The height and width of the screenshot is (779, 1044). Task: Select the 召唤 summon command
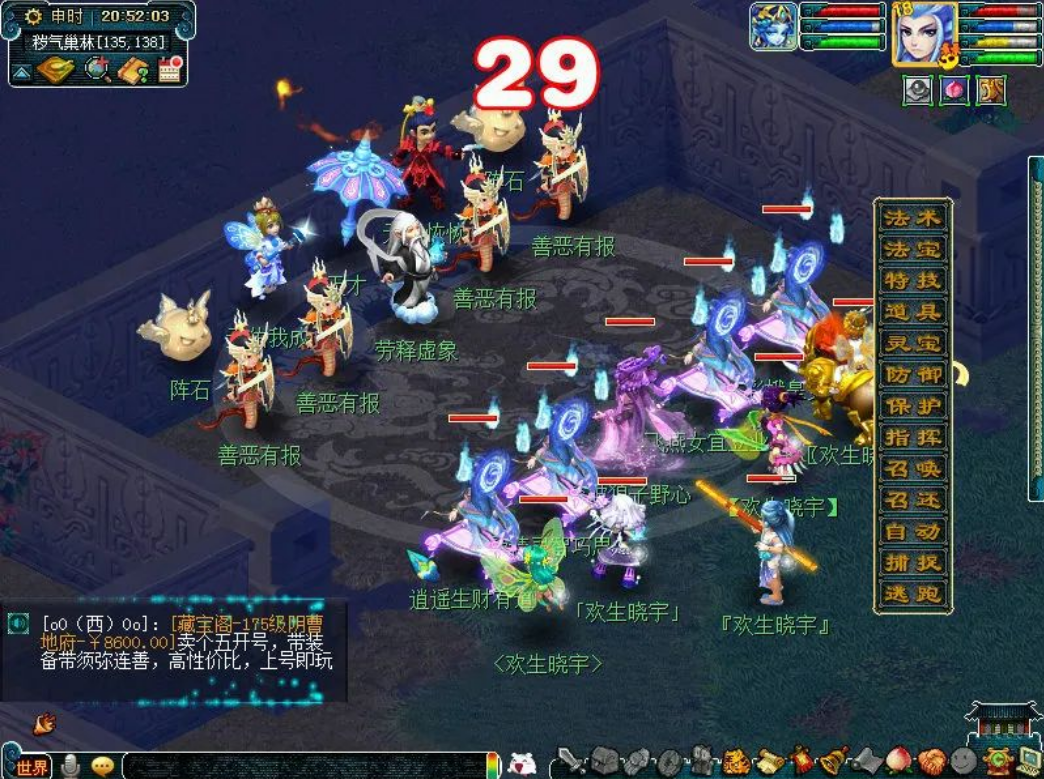pos(912,468)
